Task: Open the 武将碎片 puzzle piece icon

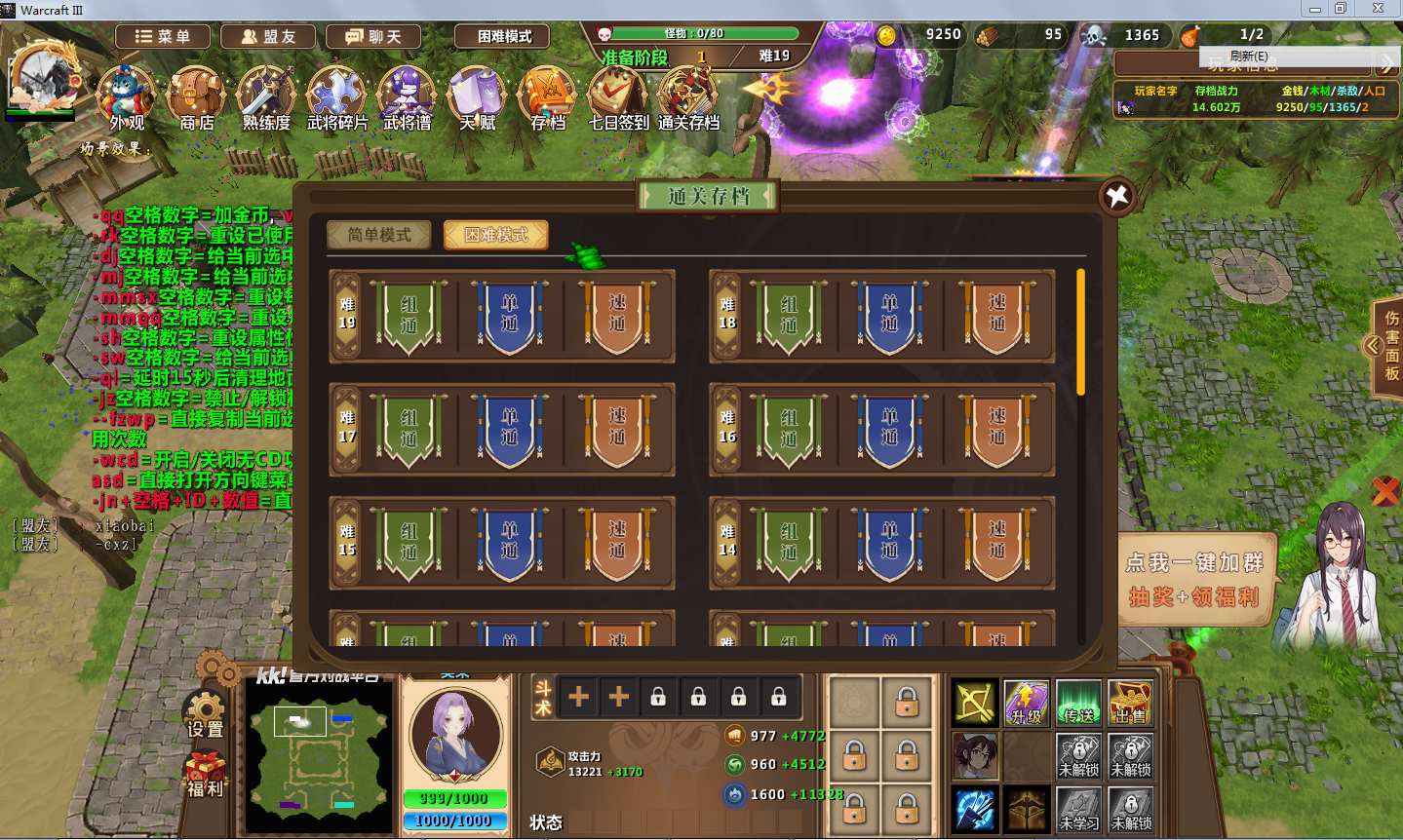Action: click(336, 95)
